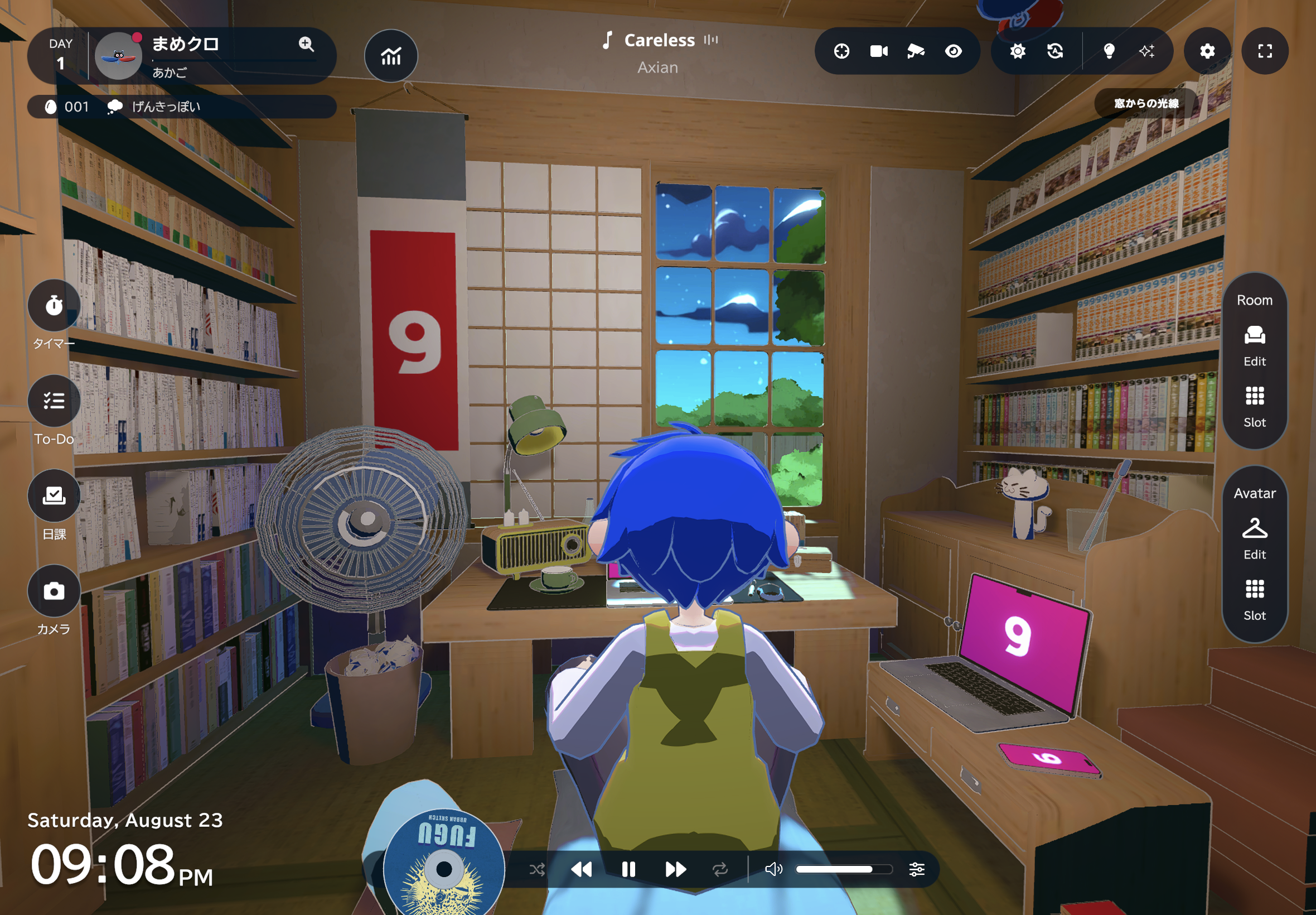Open the lightbulb lighting options
The image size is (1316, 915).
click(x=1110, y=51)
